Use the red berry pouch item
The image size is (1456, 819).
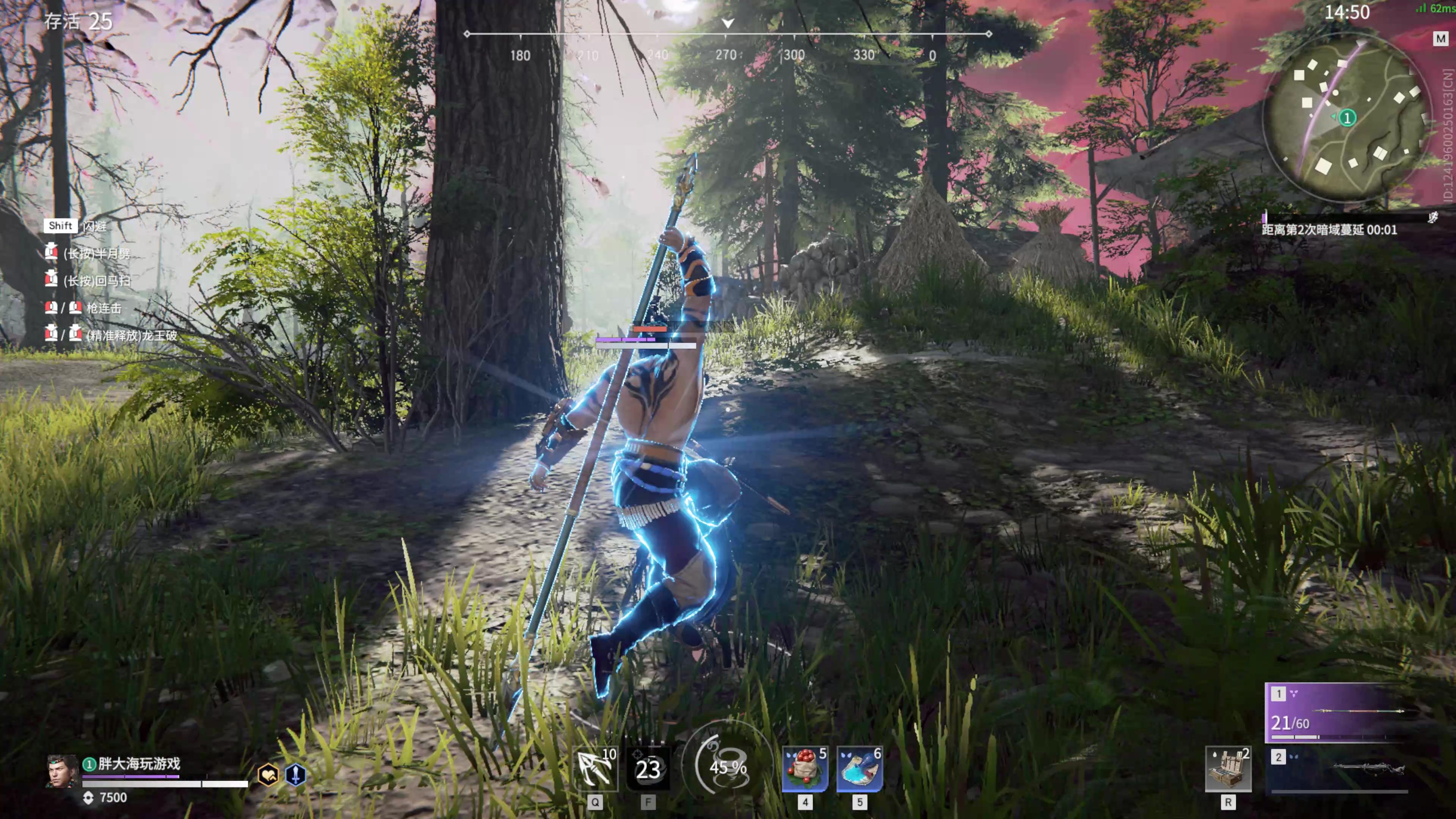click(x=805, y=769)
